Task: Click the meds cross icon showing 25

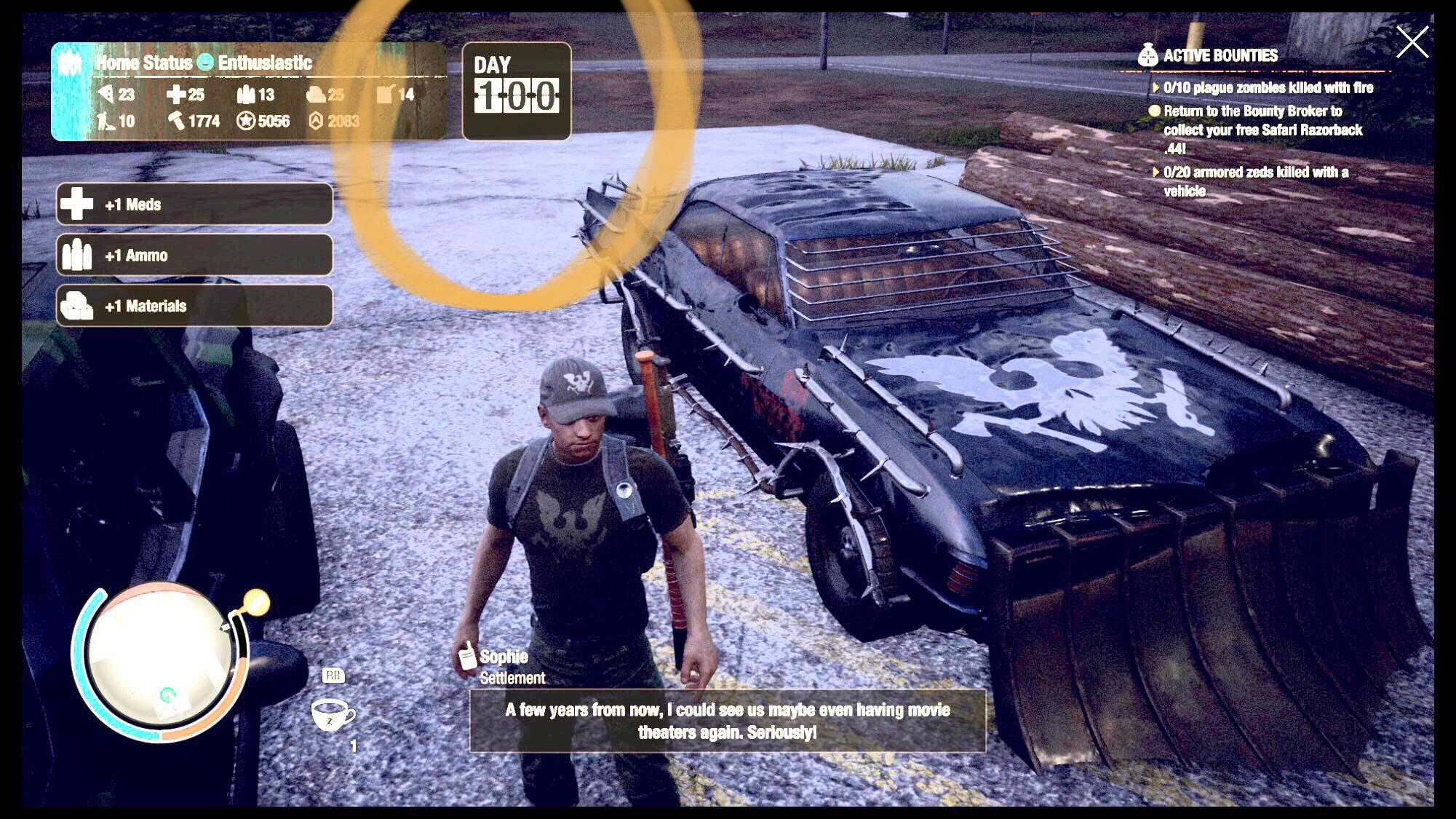Action: [x=175, y=95]
